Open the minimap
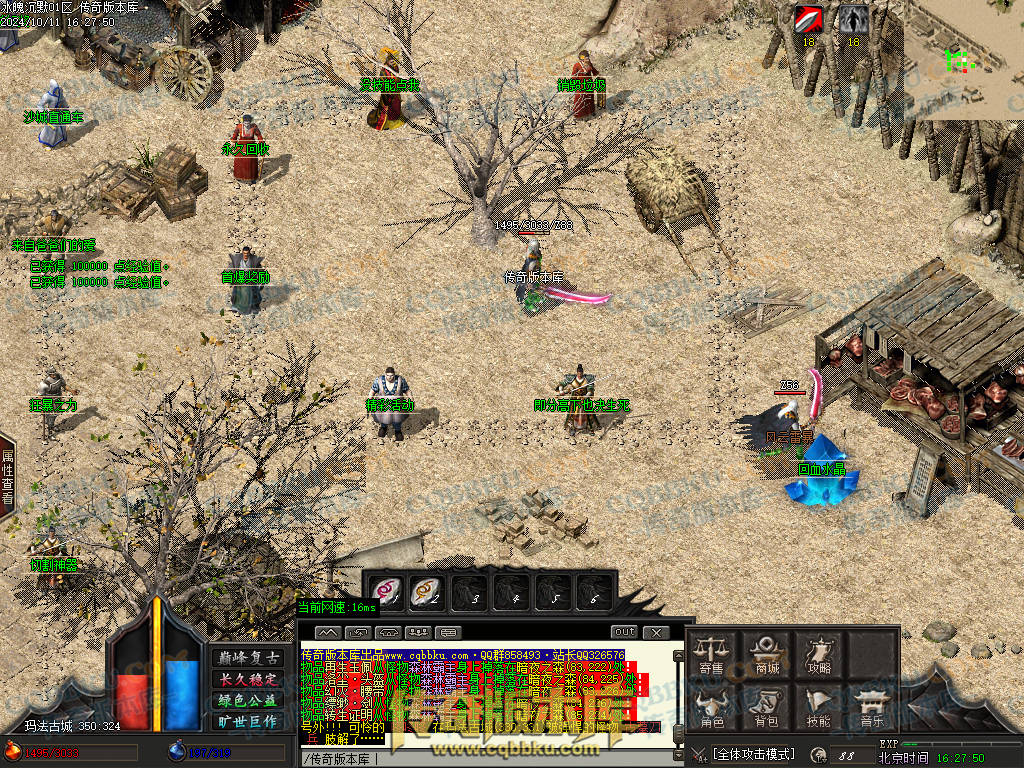The height and width of the screenshot is (768, 1024). click(x=967, y=60)
